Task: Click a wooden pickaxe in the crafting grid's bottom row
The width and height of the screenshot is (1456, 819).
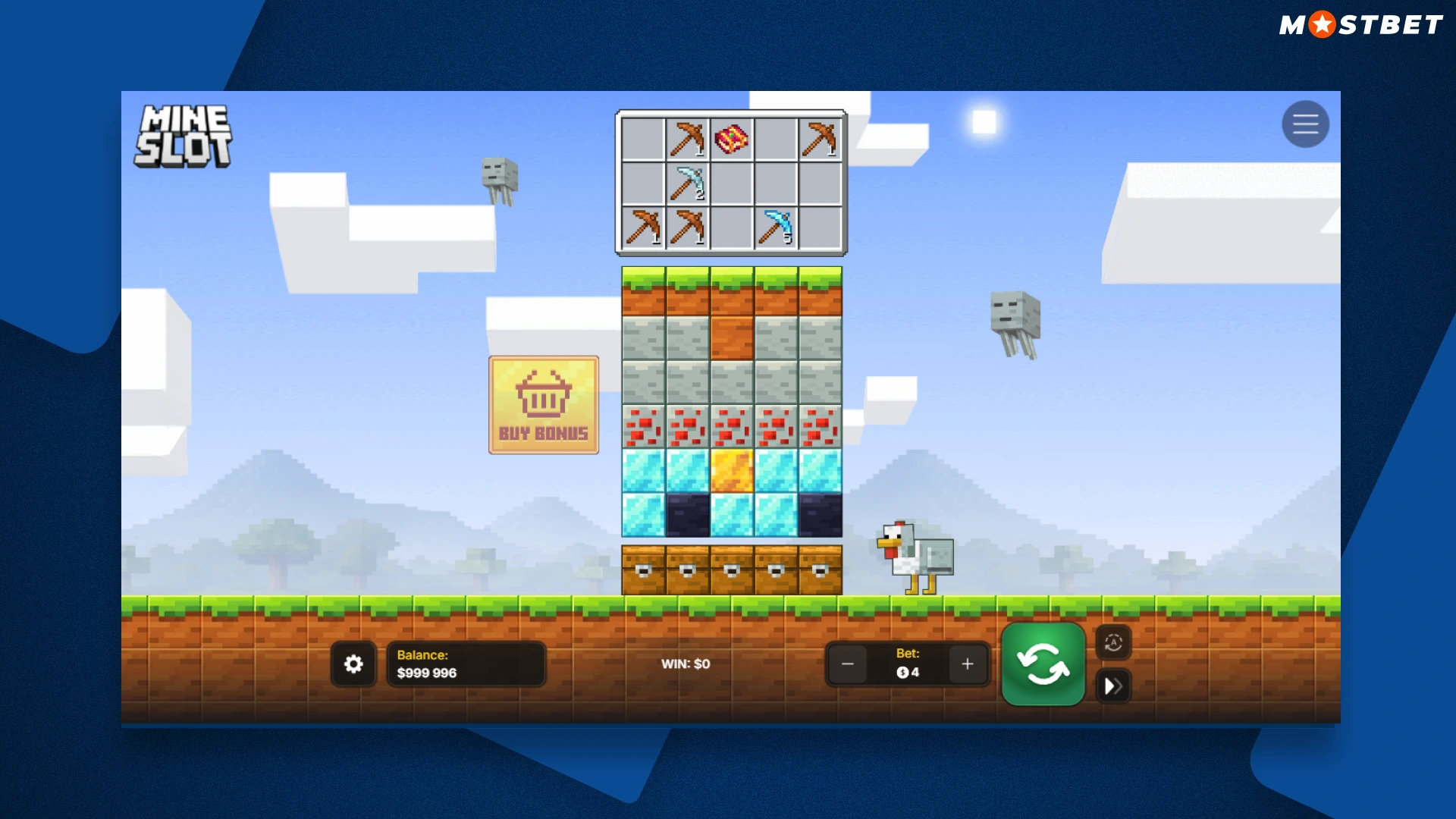Action: point(645,225)
